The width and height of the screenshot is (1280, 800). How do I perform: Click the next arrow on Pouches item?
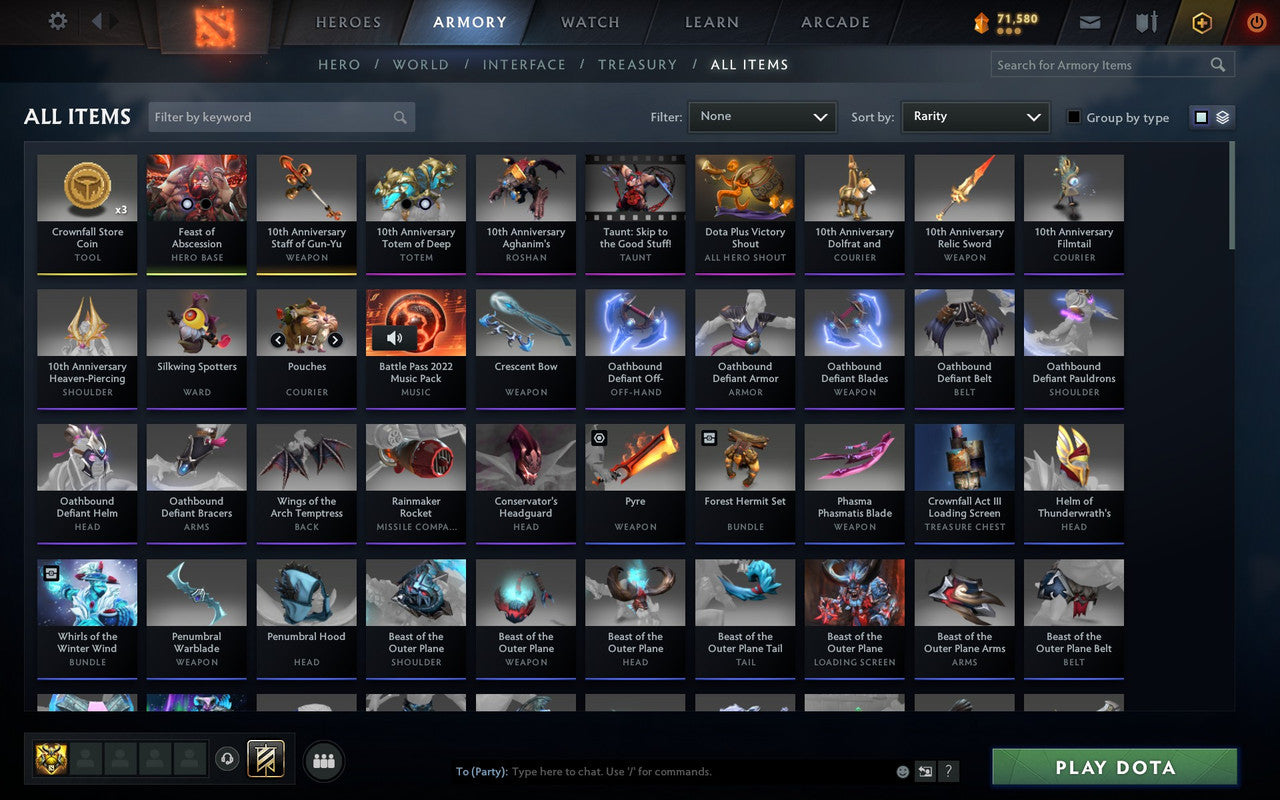pos(335,340)
